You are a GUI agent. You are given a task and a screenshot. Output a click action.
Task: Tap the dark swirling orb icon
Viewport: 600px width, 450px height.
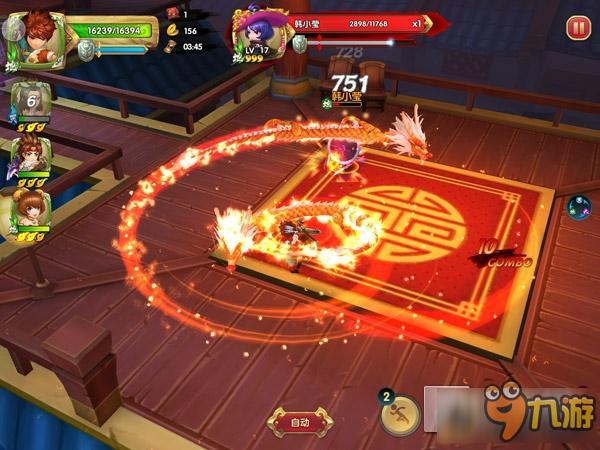pyautogui.click(x=580, y=208)
